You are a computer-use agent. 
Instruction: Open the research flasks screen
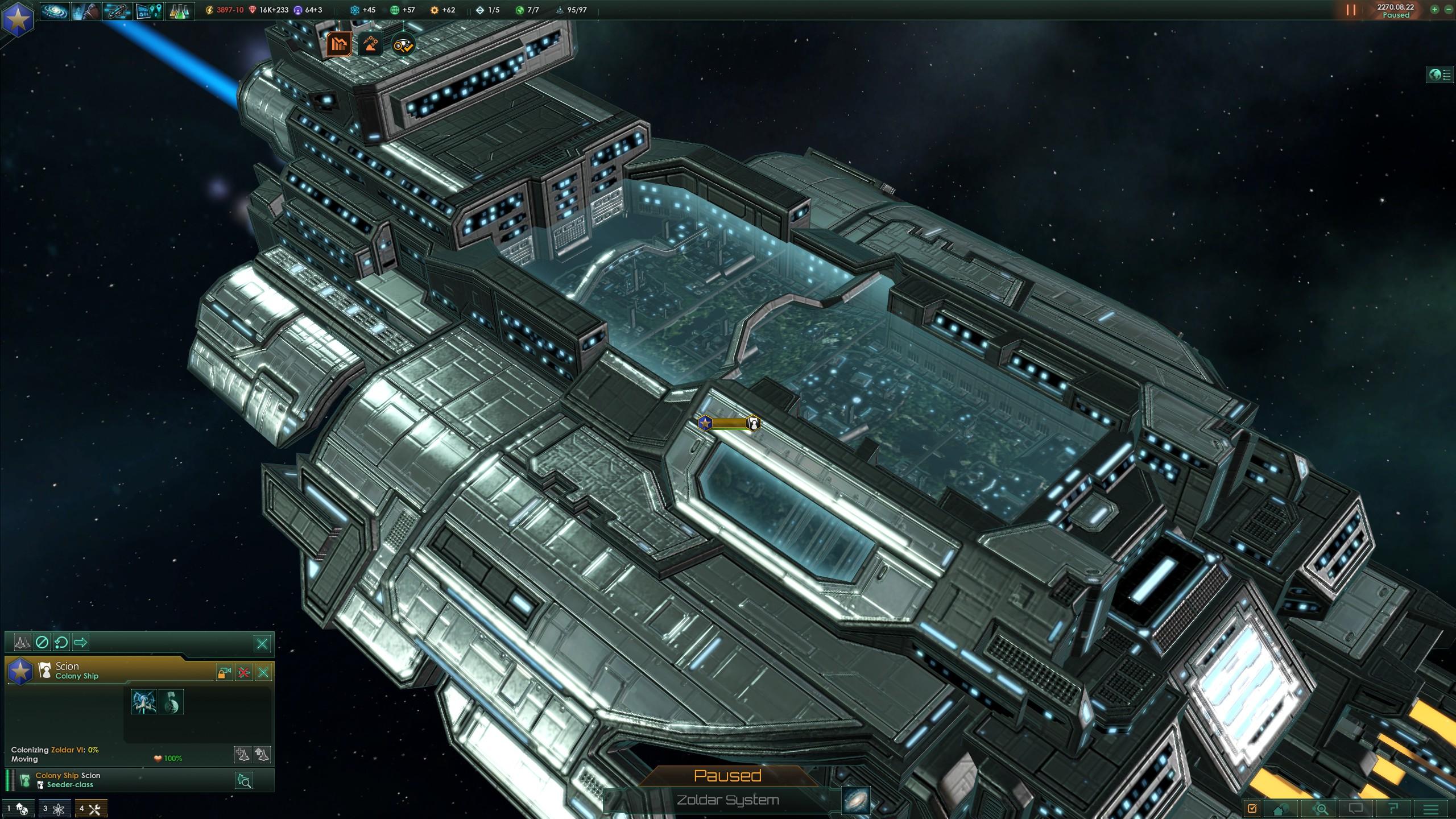(x=180, y=11)
